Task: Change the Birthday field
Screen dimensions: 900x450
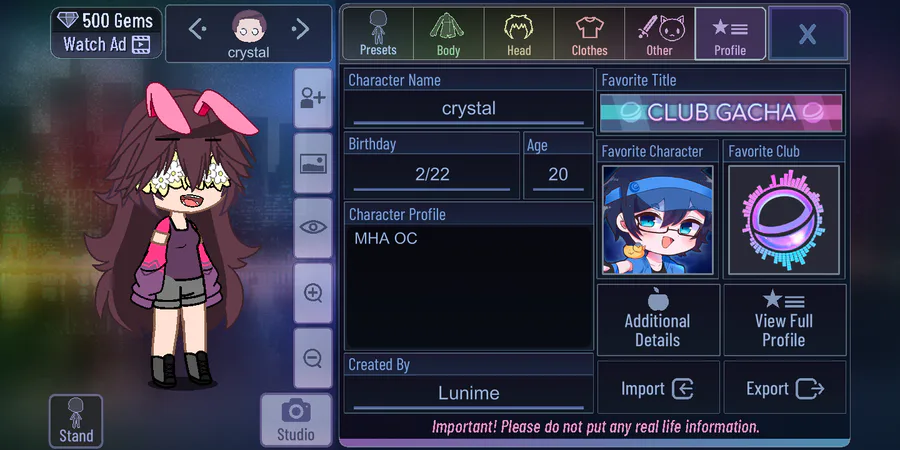Action: coord(432,174)
